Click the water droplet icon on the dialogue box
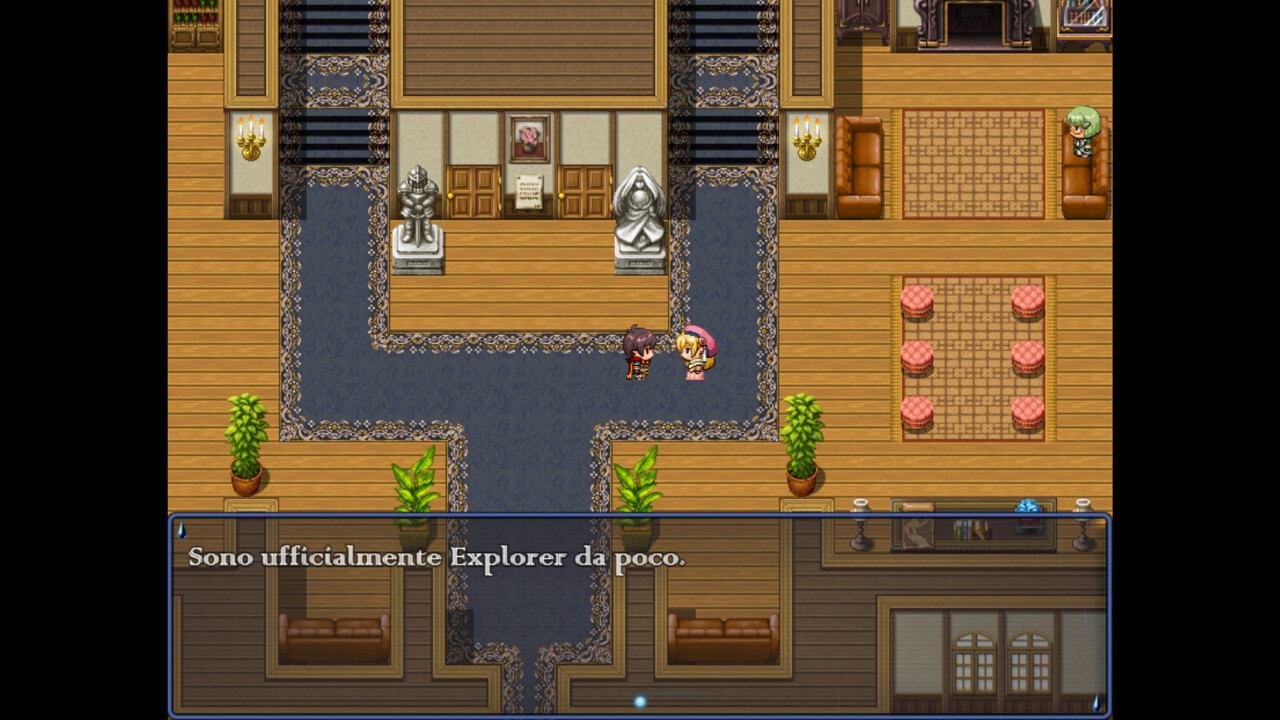 click(x=183, y=530)
